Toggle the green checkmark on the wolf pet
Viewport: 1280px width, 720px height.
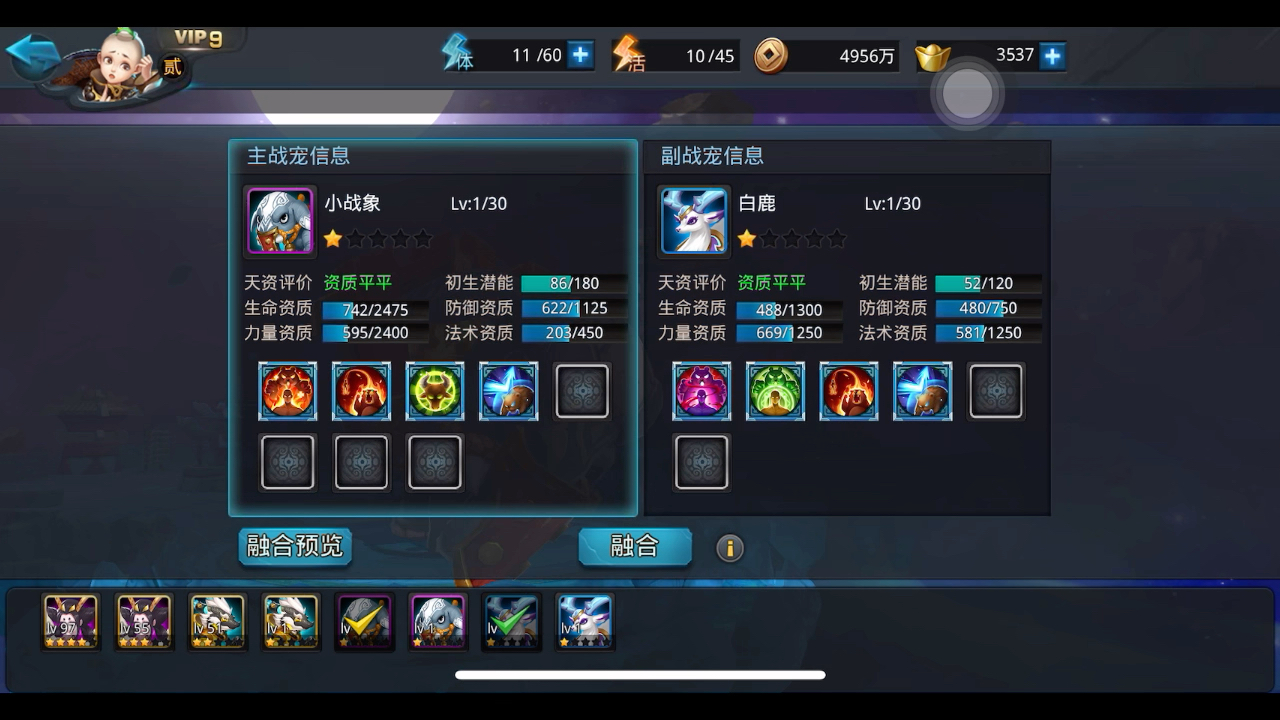511,621
